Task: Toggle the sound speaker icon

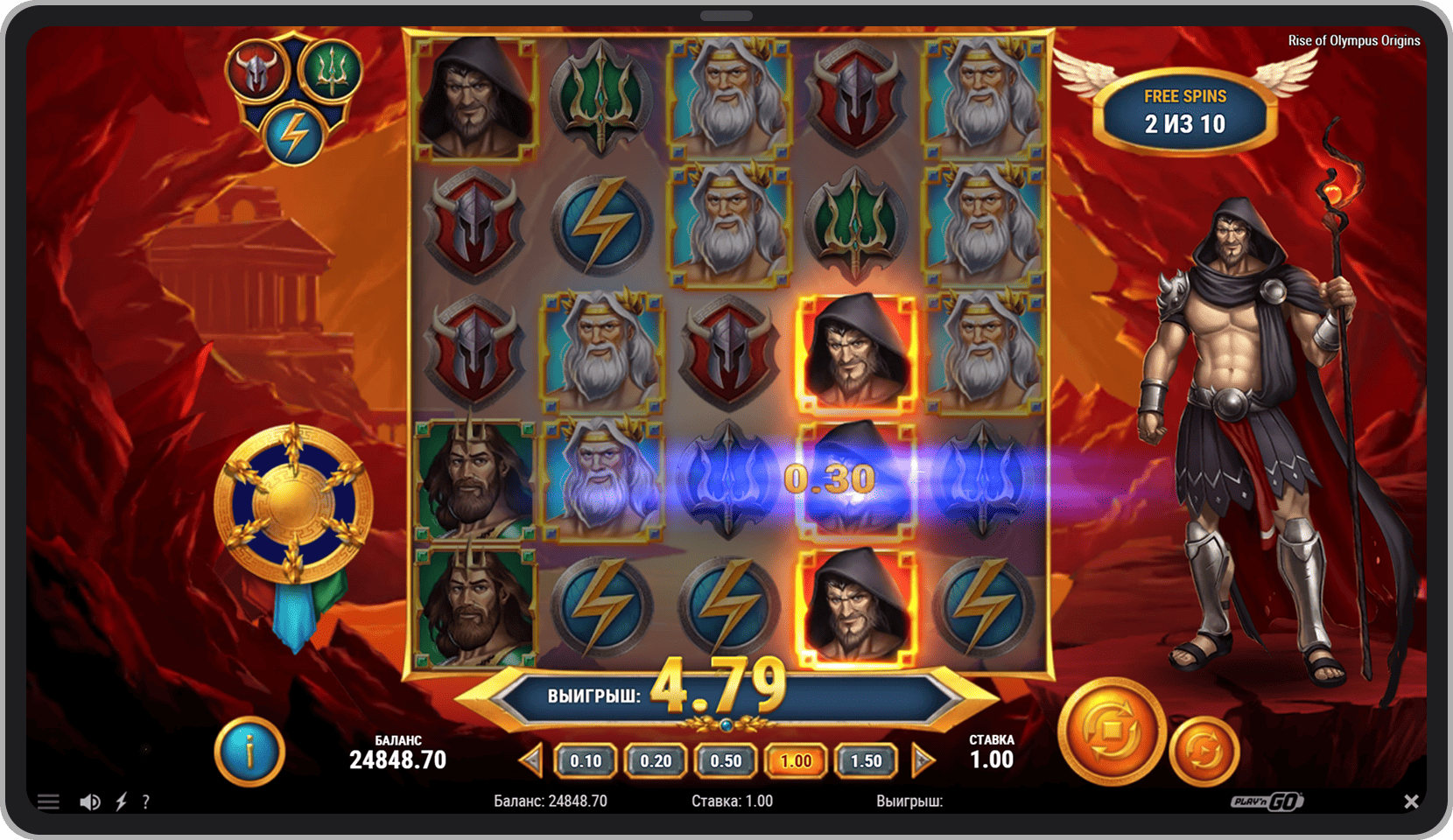Action: pos(89,801)
